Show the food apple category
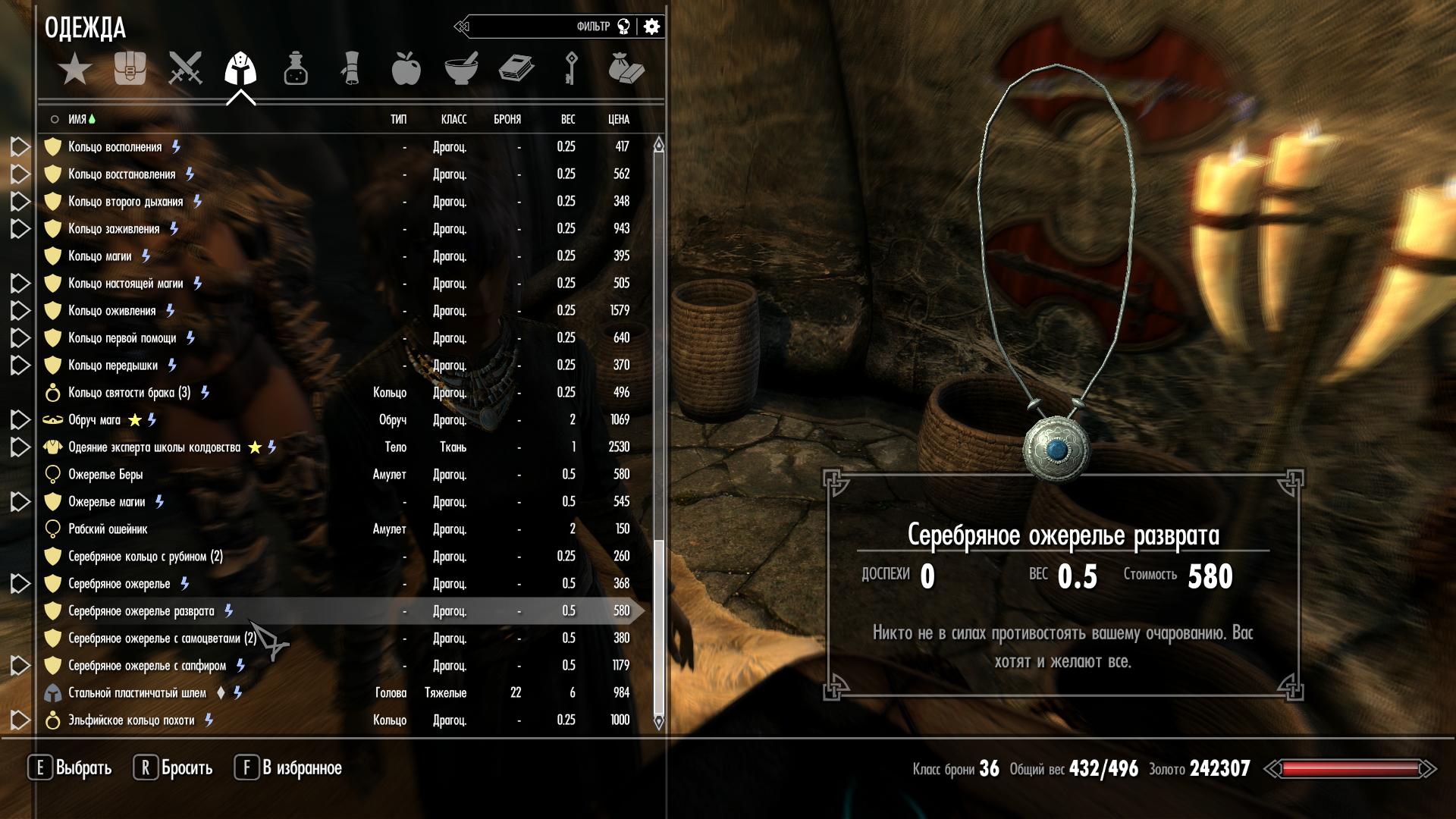1456x819 pixels. coord(406,68)
